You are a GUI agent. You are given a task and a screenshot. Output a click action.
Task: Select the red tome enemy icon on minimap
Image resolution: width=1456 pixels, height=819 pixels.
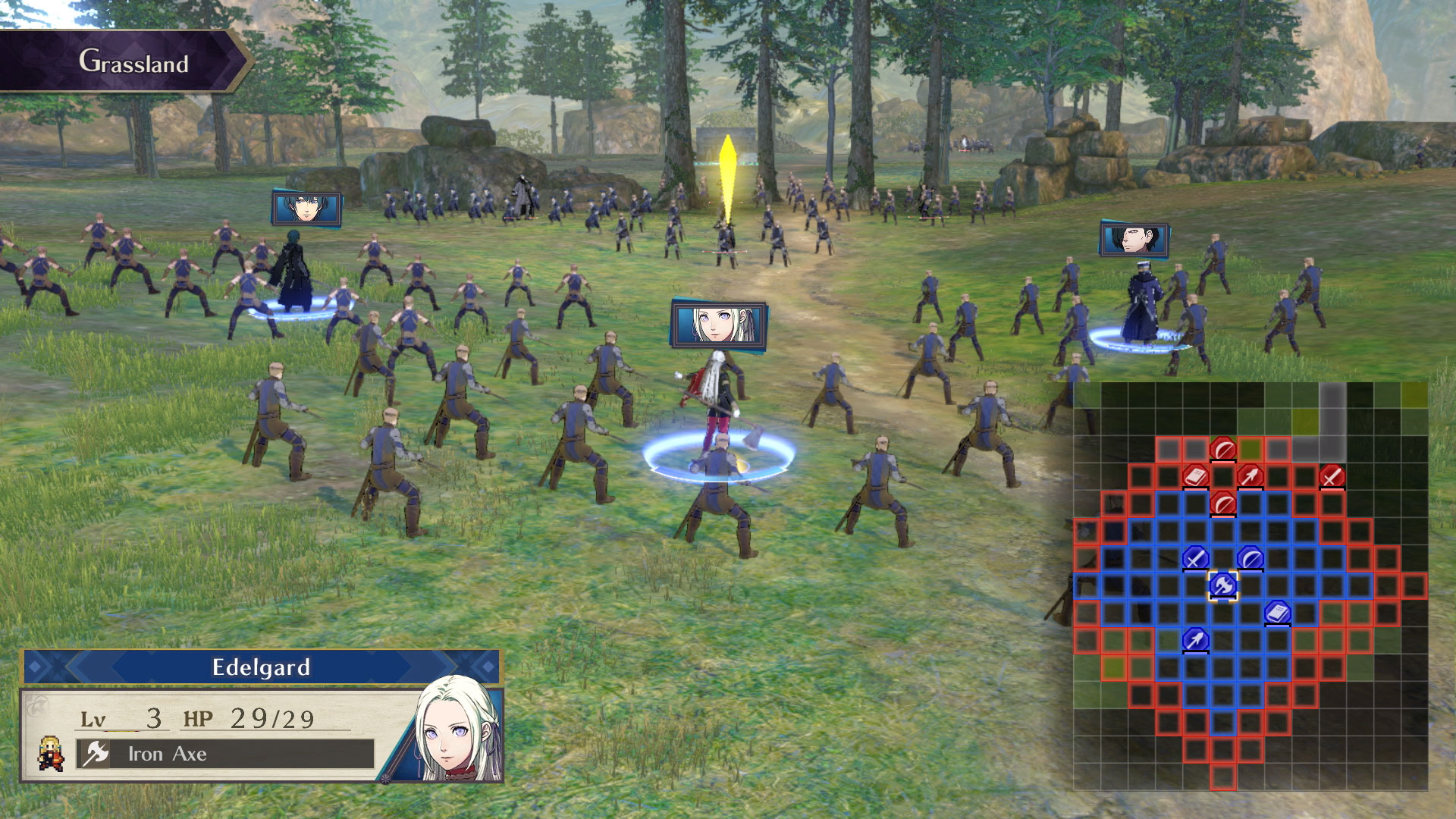click(x=1197, y=476)
